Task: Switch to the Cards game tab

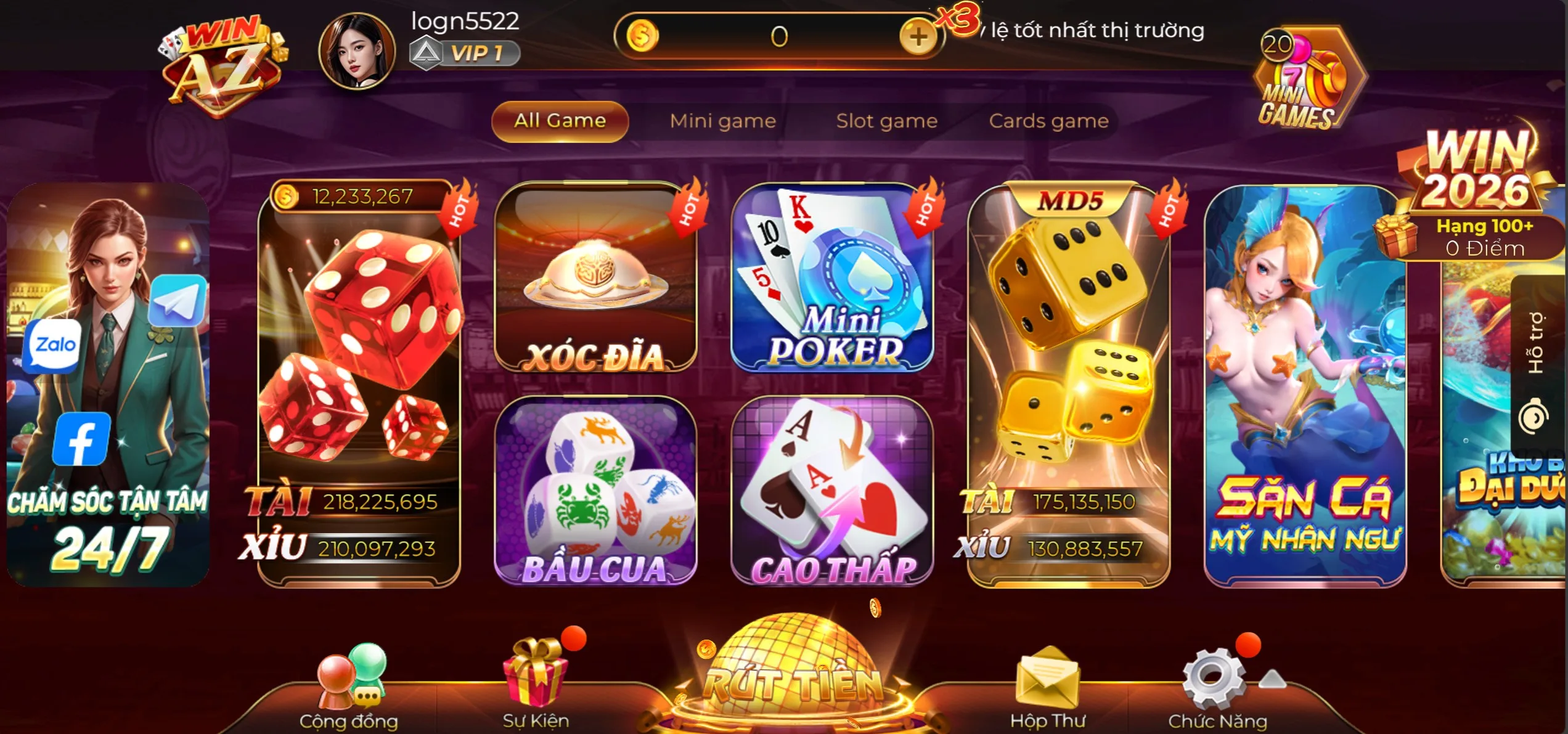Action: [x=1049, y=121]
